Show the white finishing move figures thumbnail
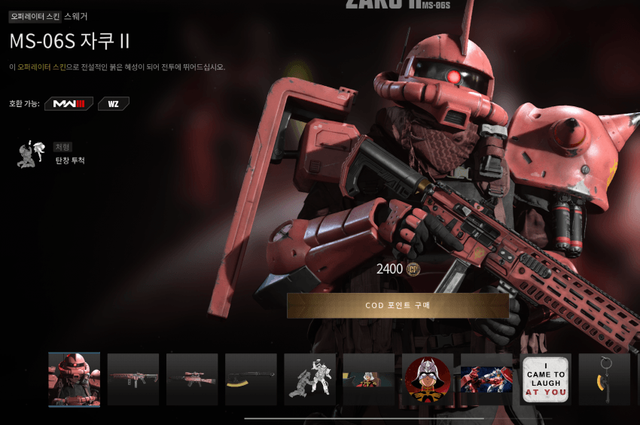Screen dimensions: 640x425 [309, 379]
